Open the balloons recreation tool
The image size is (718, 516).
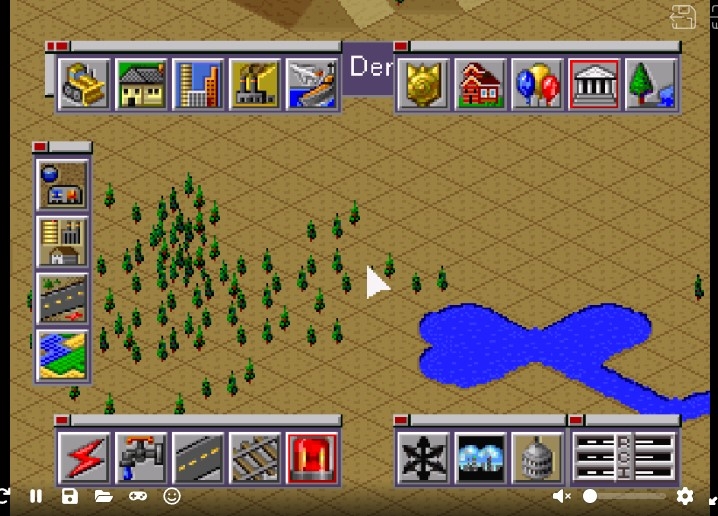click(537, 84)
